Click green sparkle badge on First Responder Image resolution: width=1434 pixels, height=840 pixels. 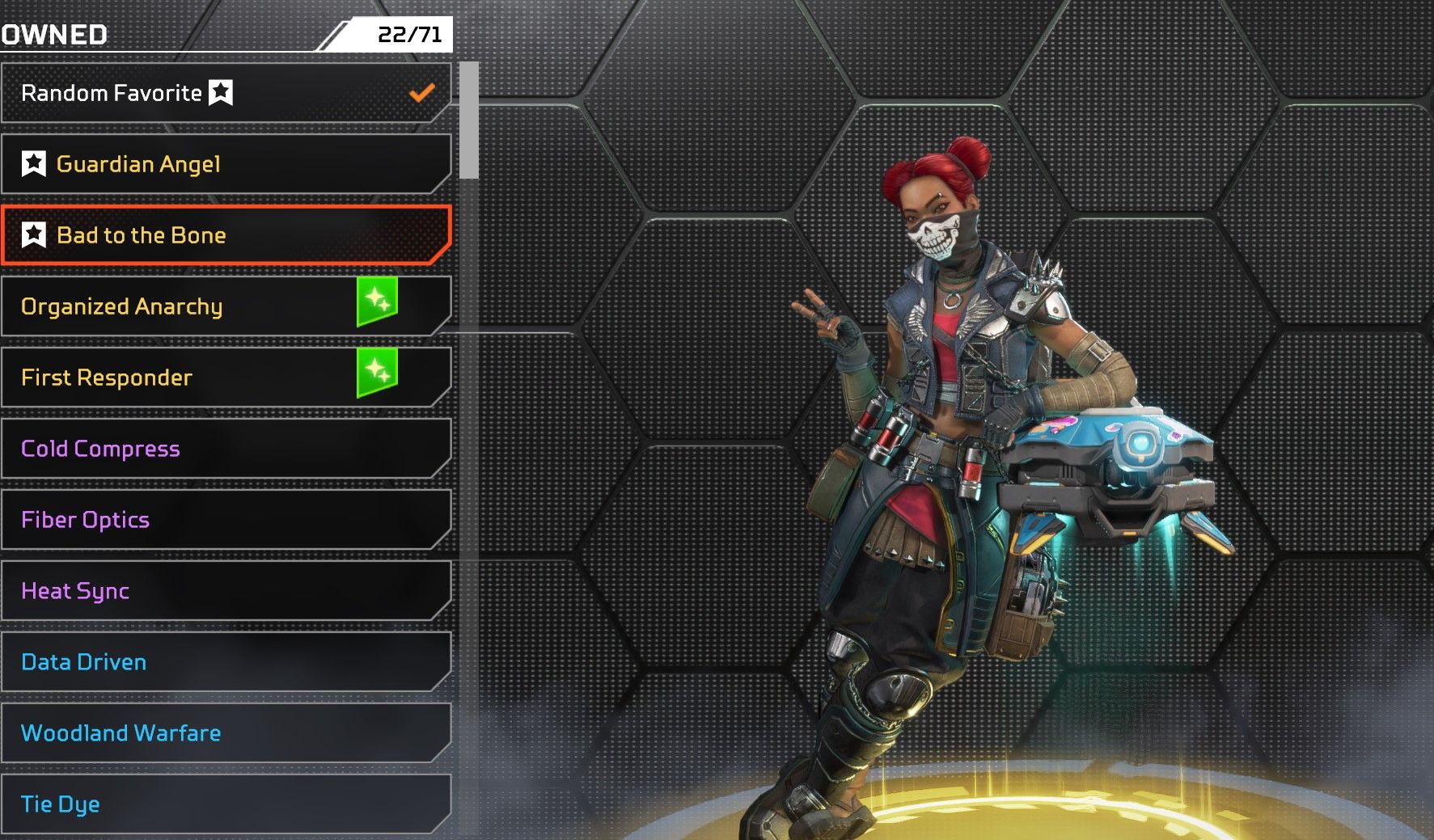[x=377, y=372]
